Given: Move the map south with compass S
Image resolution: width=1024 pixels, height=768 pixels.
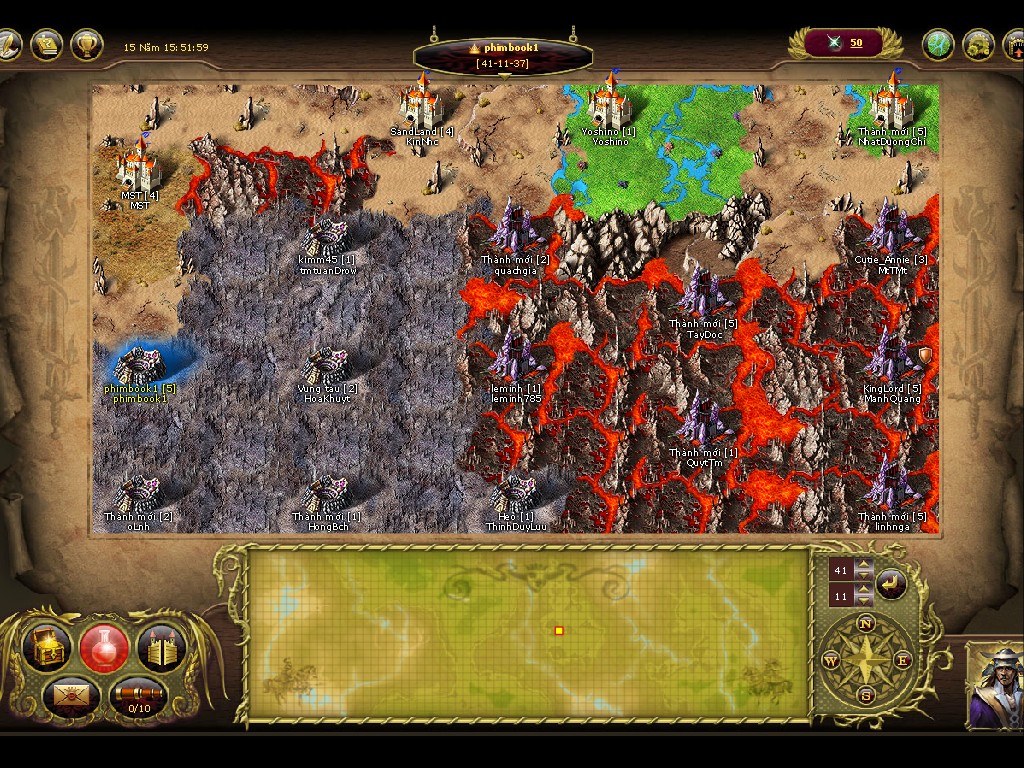Looking at the screenshot, I should (x=866, y=695).
